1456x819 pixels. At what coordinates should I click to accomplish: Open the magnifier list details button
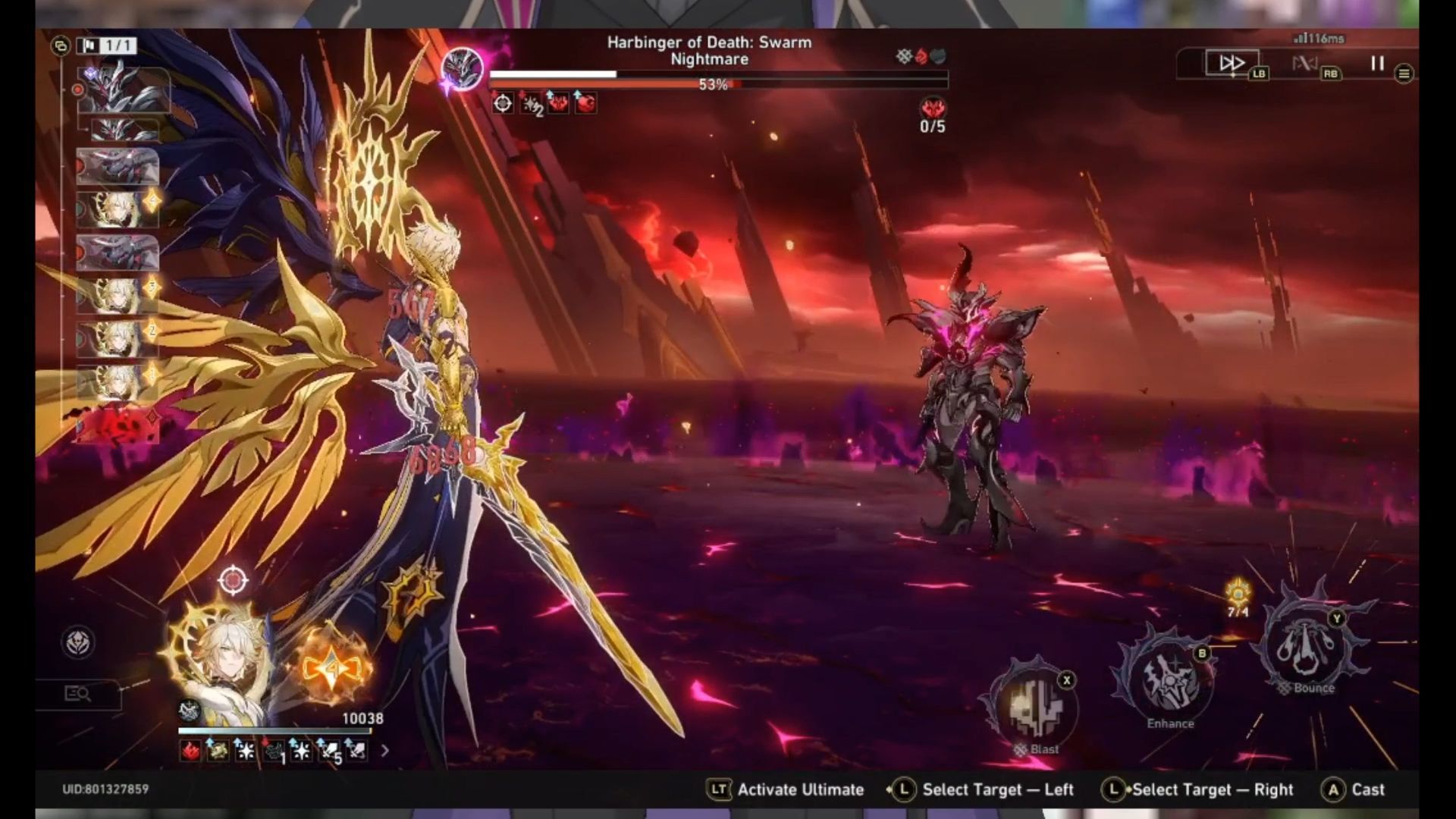tap(78, 693)
